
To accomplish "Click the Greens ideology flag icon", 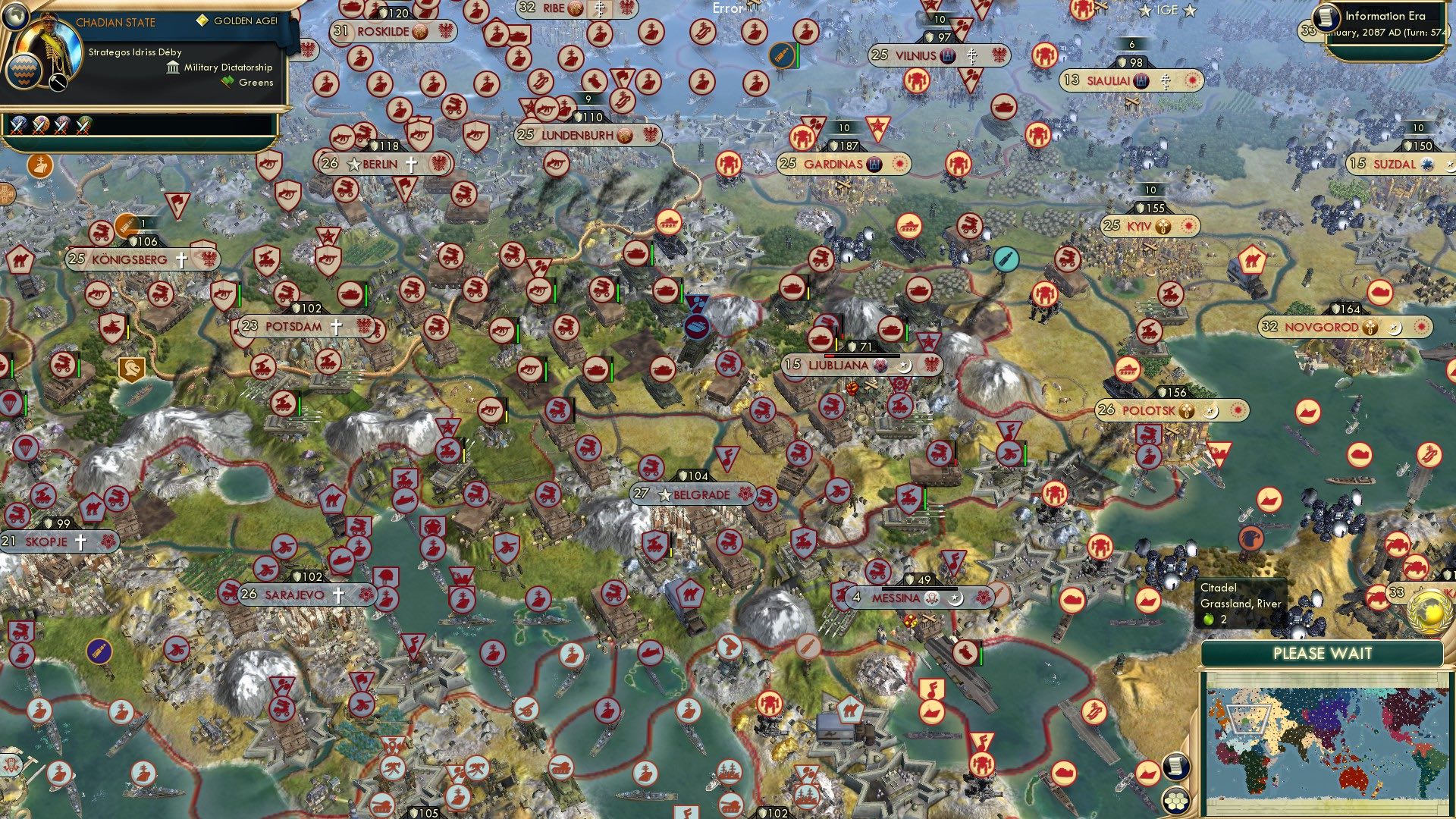I will tap(225, 82).
